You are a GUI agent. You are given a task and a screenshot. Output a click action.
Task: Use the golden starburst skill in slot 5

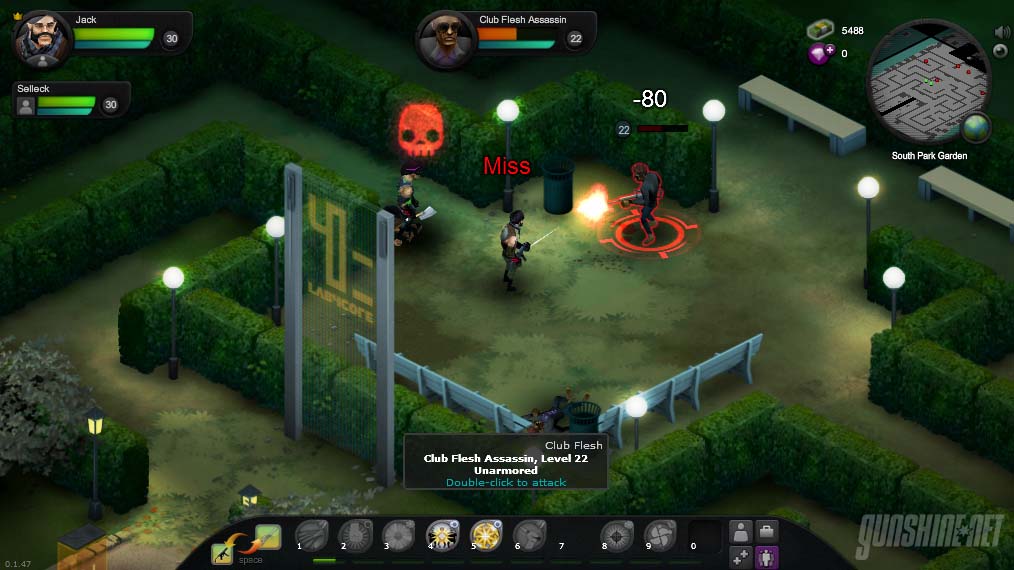(486, 536)
